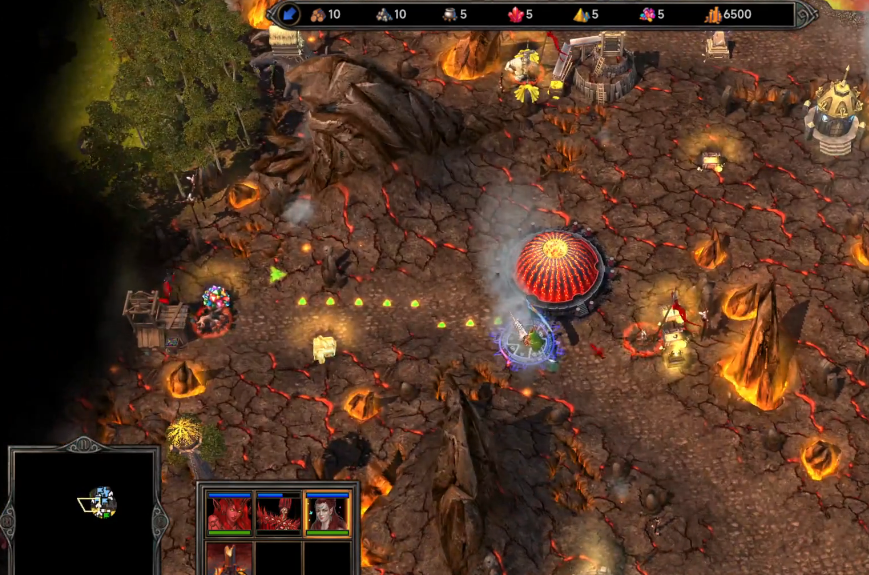Click the multicolored gems resource icon

[x=647, y=15]
